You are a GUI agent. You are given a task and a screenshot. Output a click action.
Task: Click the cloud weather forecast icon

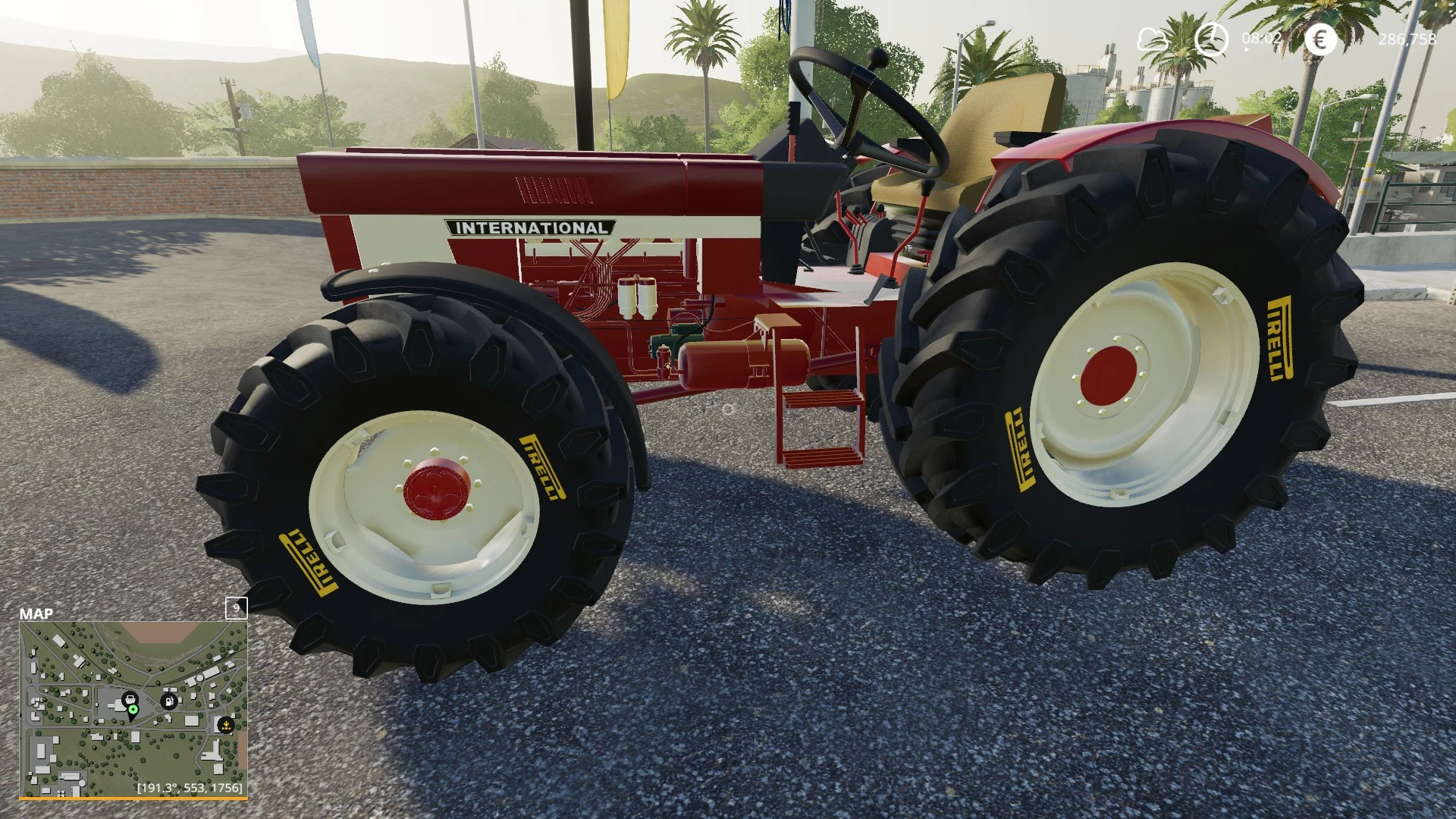coord(1152,39)
